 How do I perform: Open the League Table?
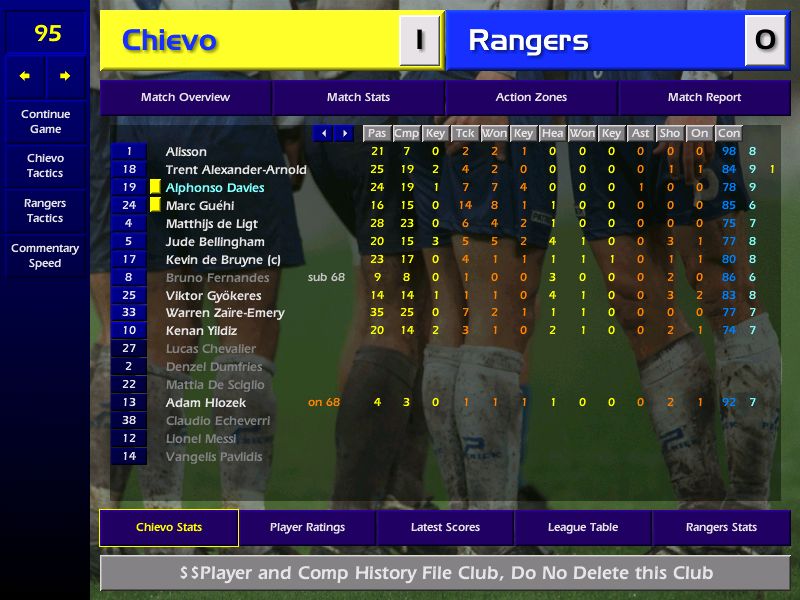click(583, 528)
